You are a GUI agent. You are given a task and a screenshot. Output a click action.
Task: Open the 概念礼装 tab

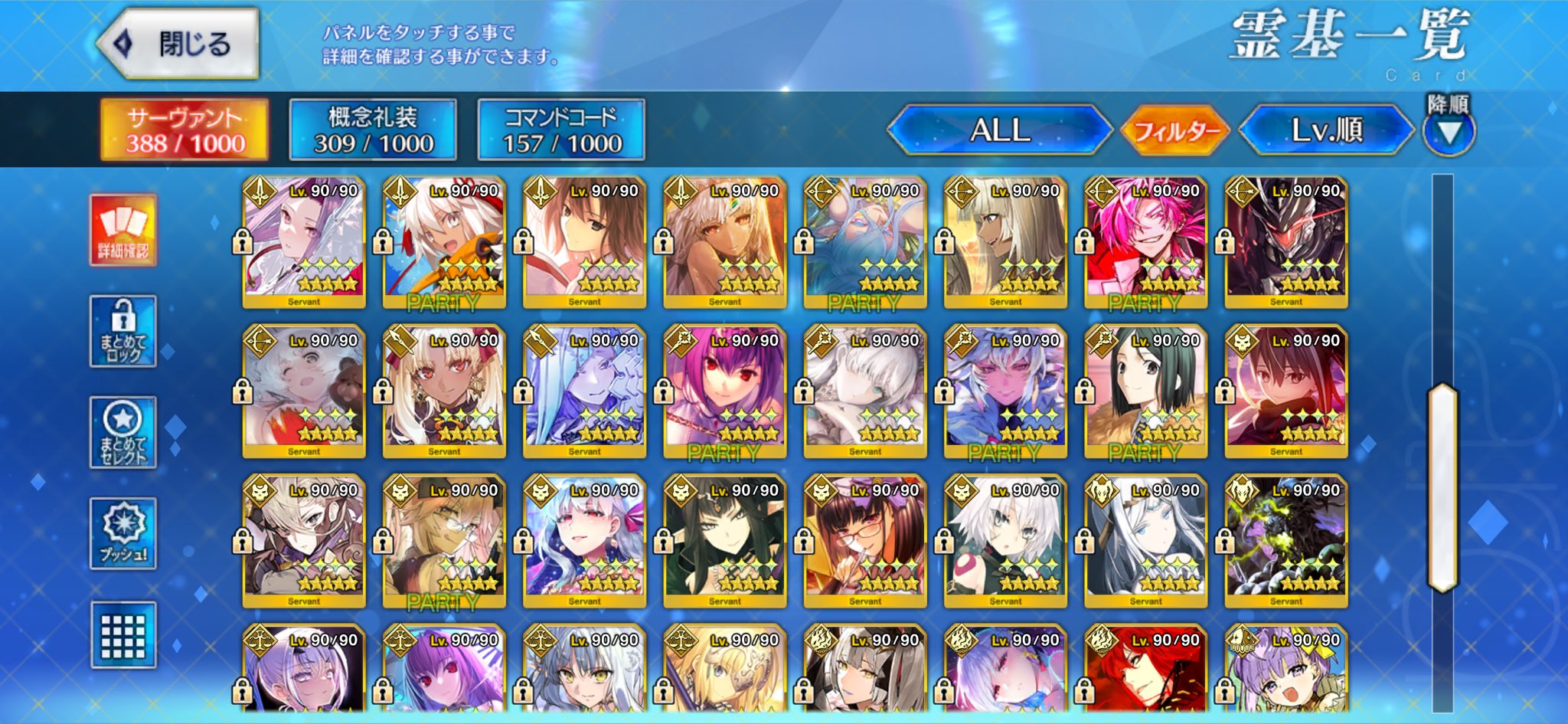(373, 129)
